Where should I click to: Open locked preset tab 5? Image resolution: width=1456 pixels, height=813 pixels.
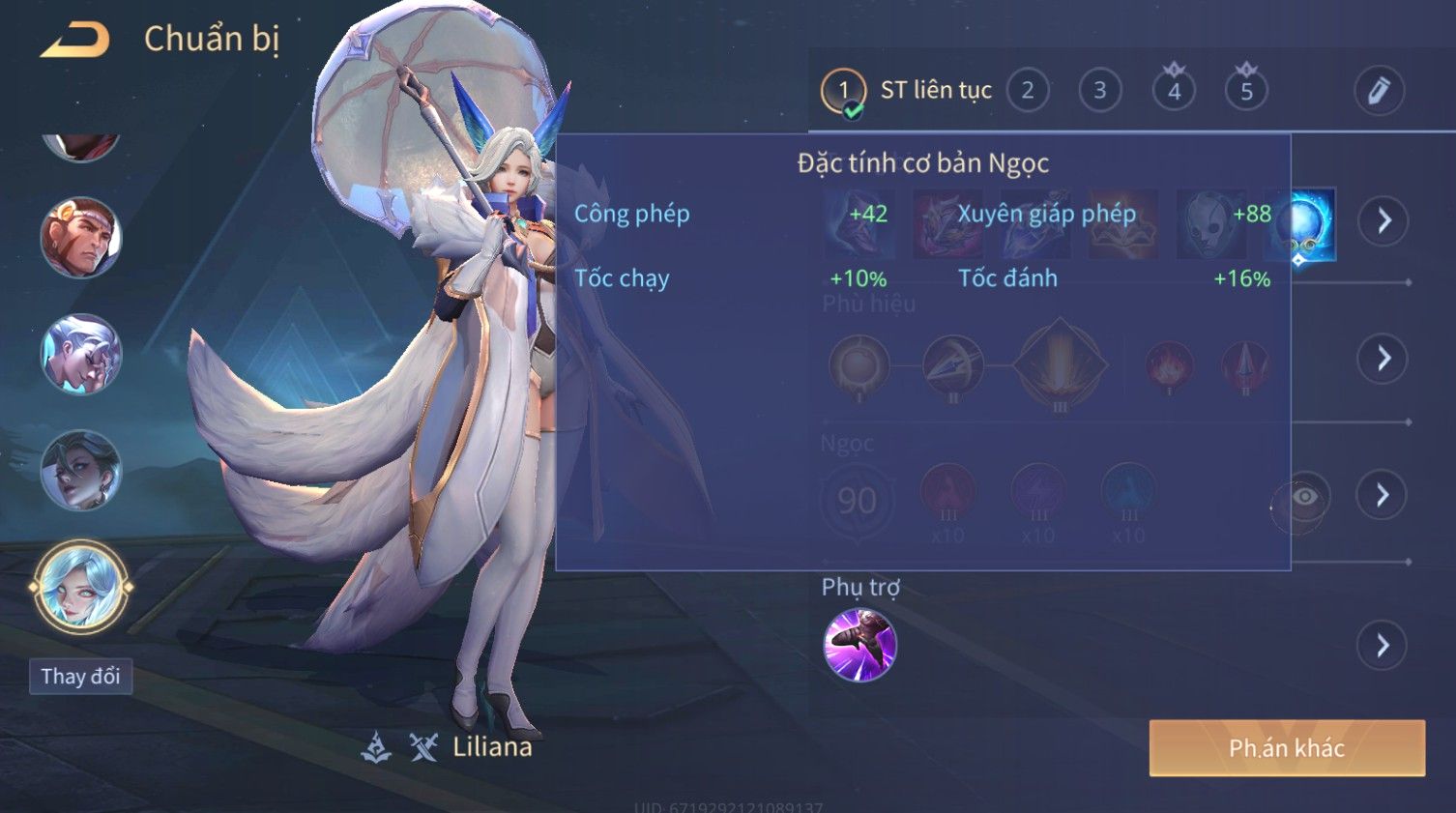[1246, 91]
